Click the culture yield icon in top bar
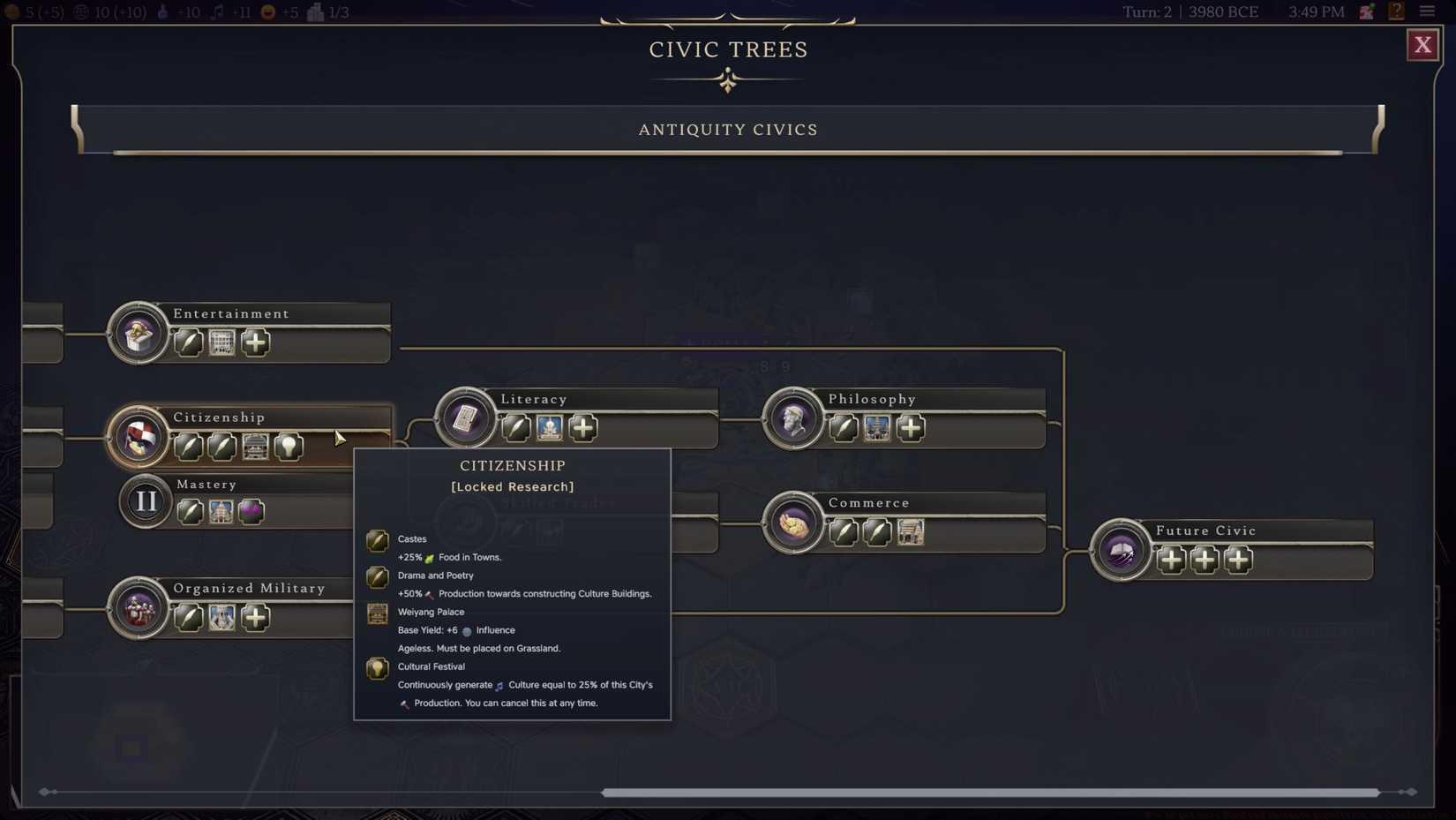This screenshot has width=1456, height=820. (217, 12)
